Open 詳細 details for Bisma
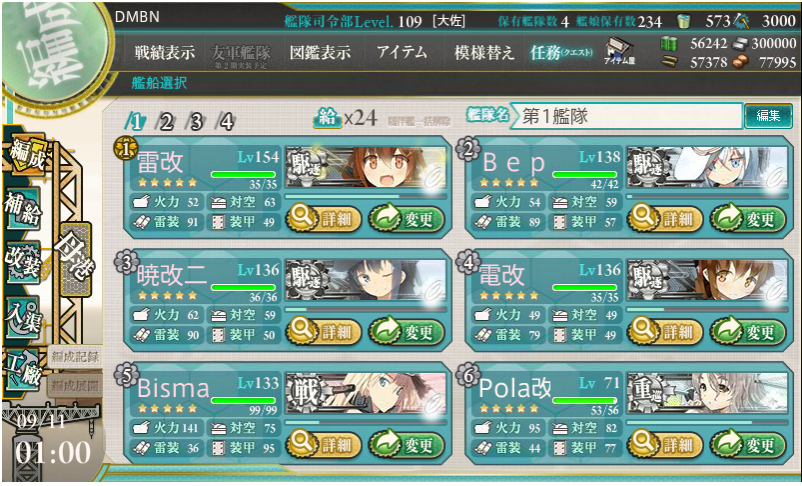 (320, 445)
